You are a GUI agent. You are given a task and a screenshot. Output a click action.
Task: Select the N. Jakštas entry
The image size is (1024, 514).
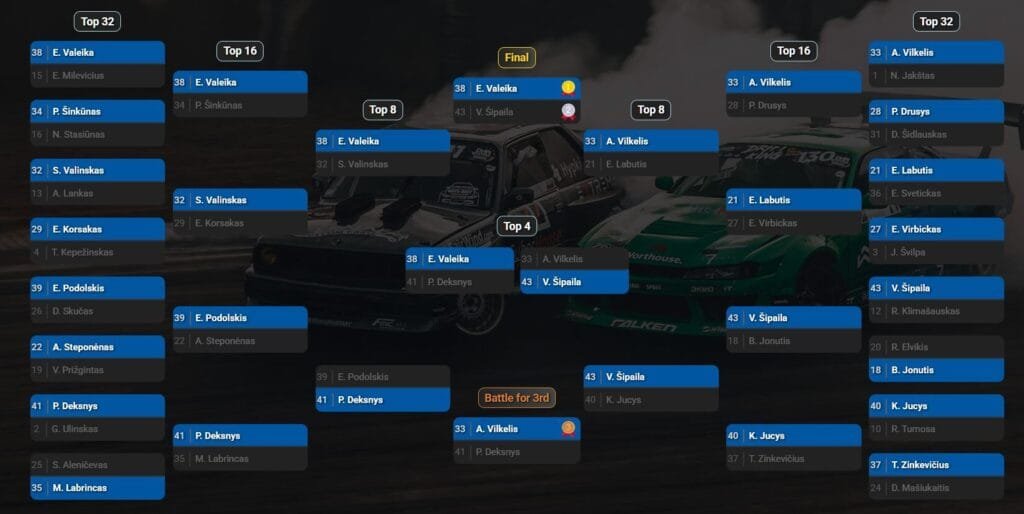tap(936, 76)
